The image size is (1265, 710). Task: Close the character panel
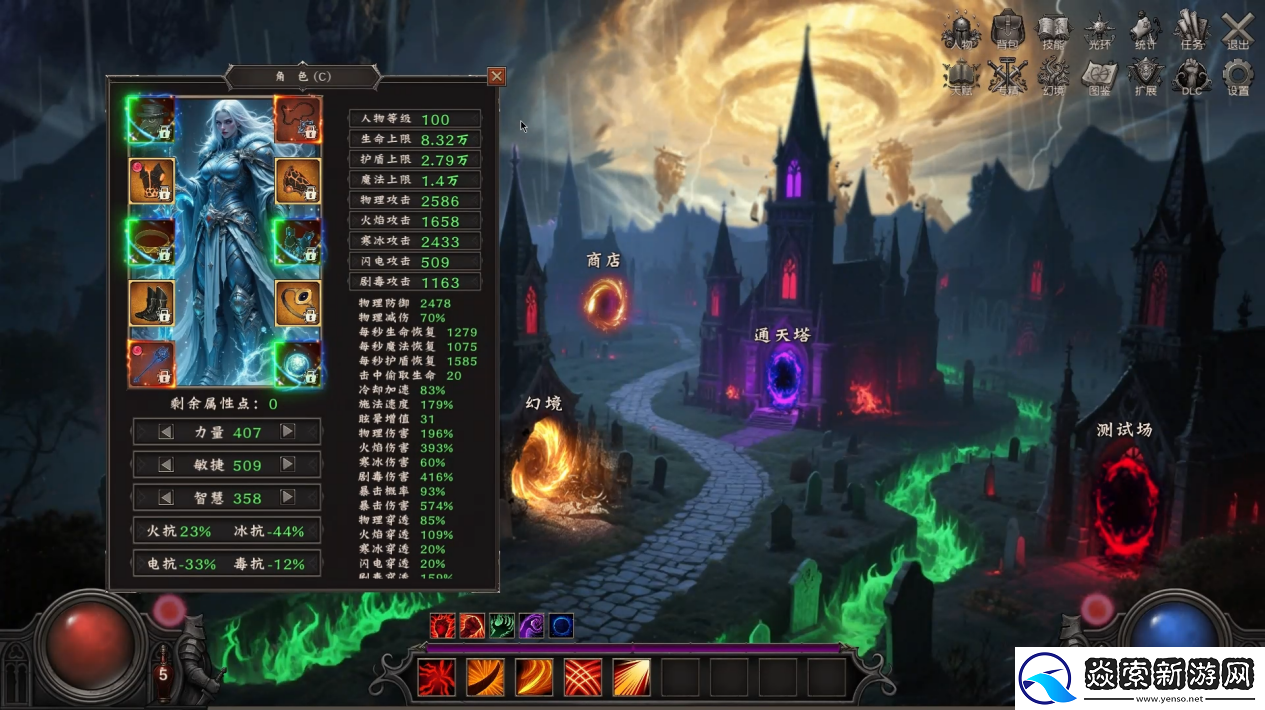point(496,76)
